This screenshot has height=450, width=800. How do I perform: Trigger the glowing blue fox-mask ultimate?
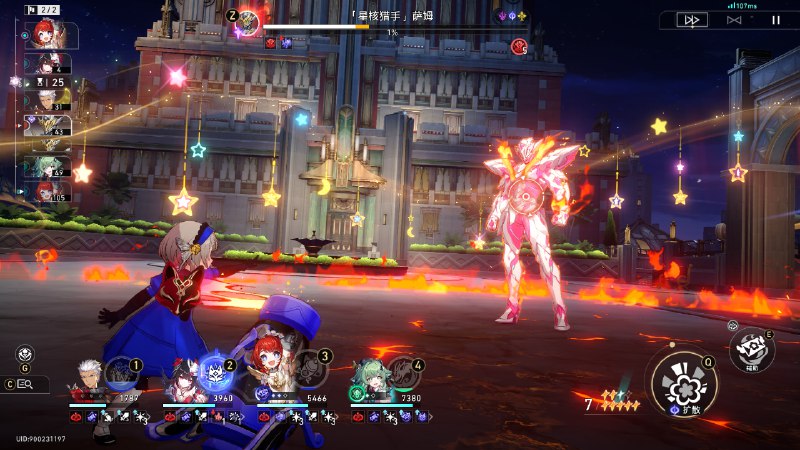pyautogui.click(x=214, y=372)
